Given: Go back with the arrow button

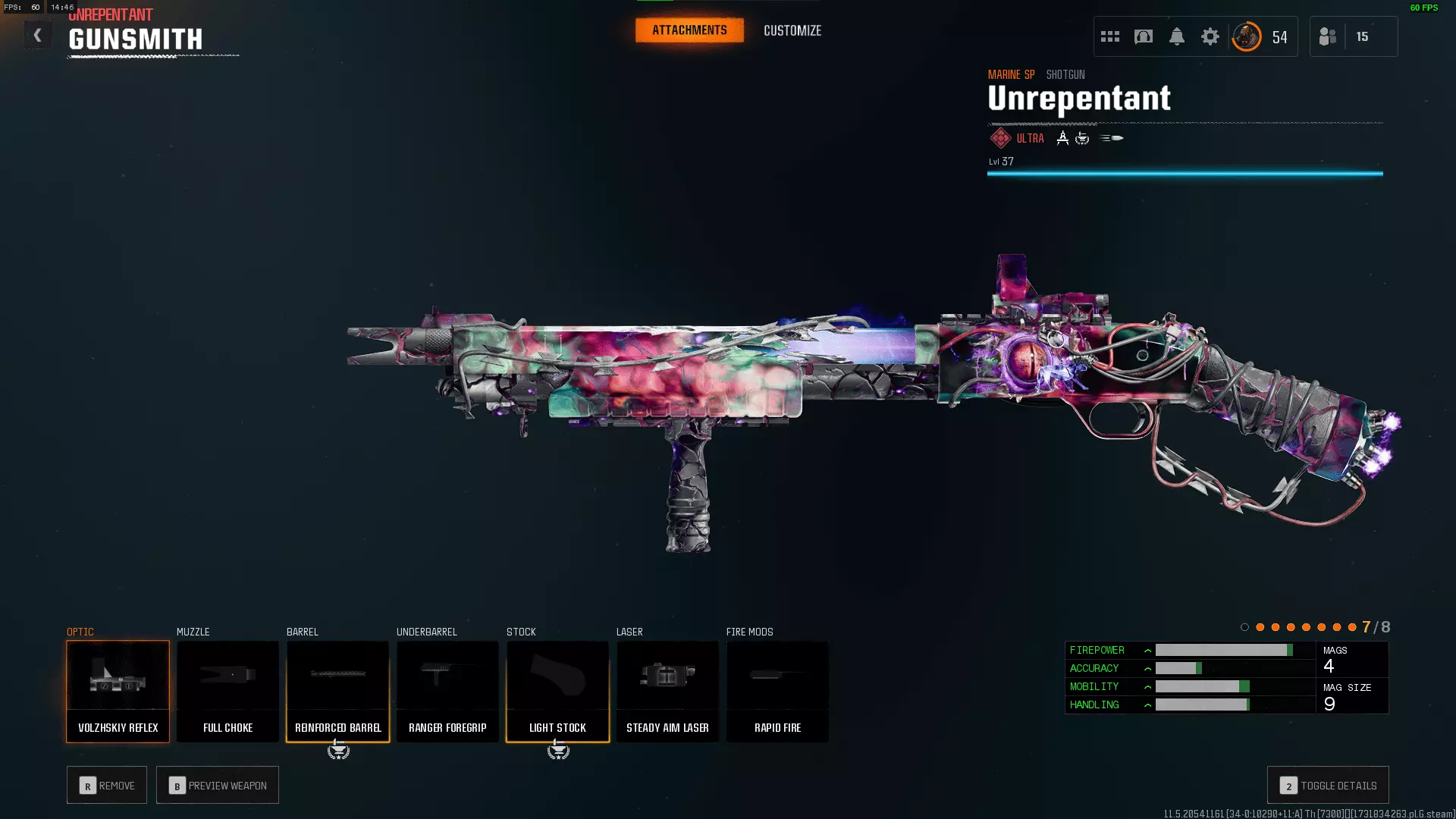Looking at the screenshot, I should 37,36.
